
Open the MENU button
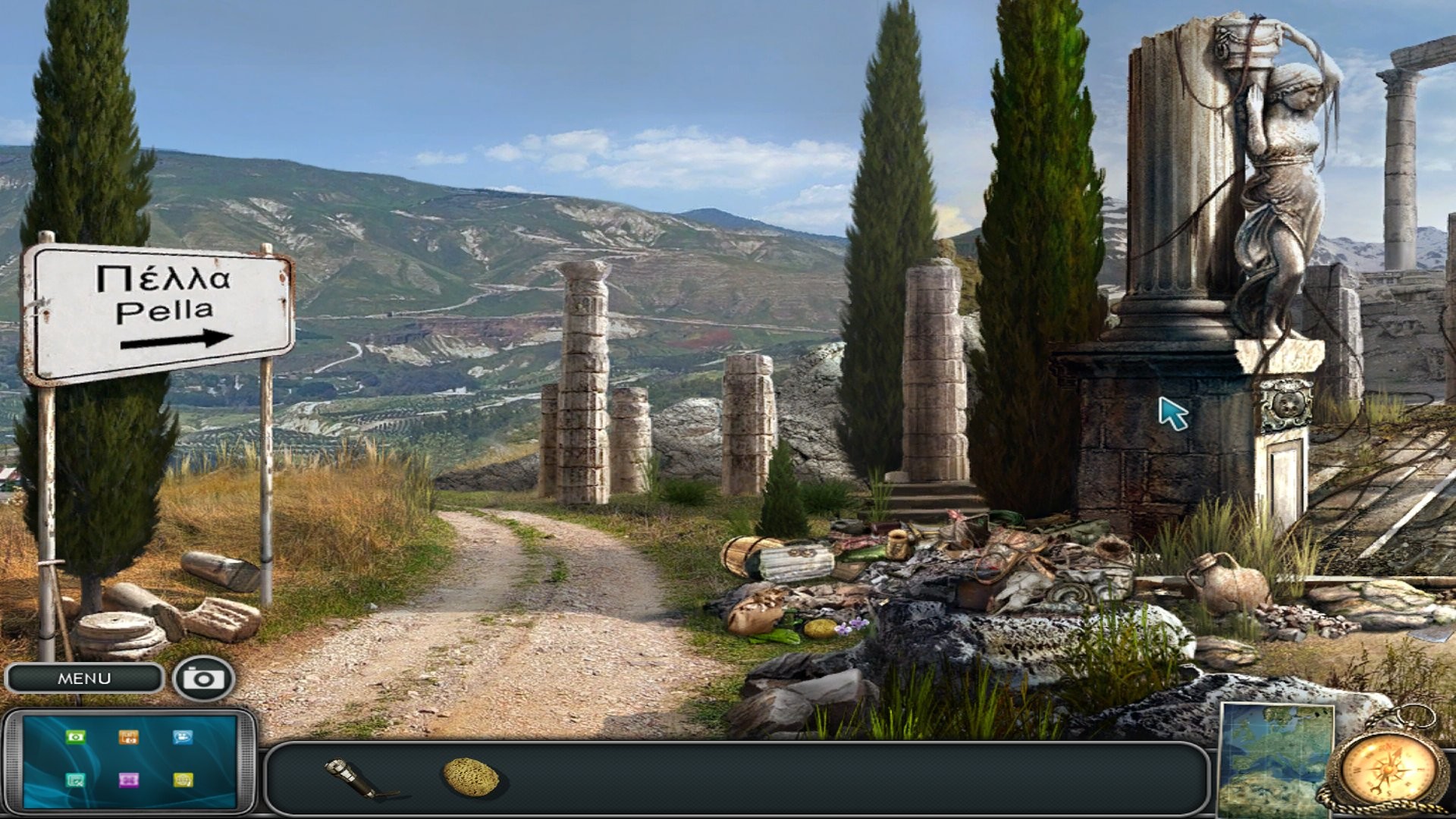(x=83, y=679)
